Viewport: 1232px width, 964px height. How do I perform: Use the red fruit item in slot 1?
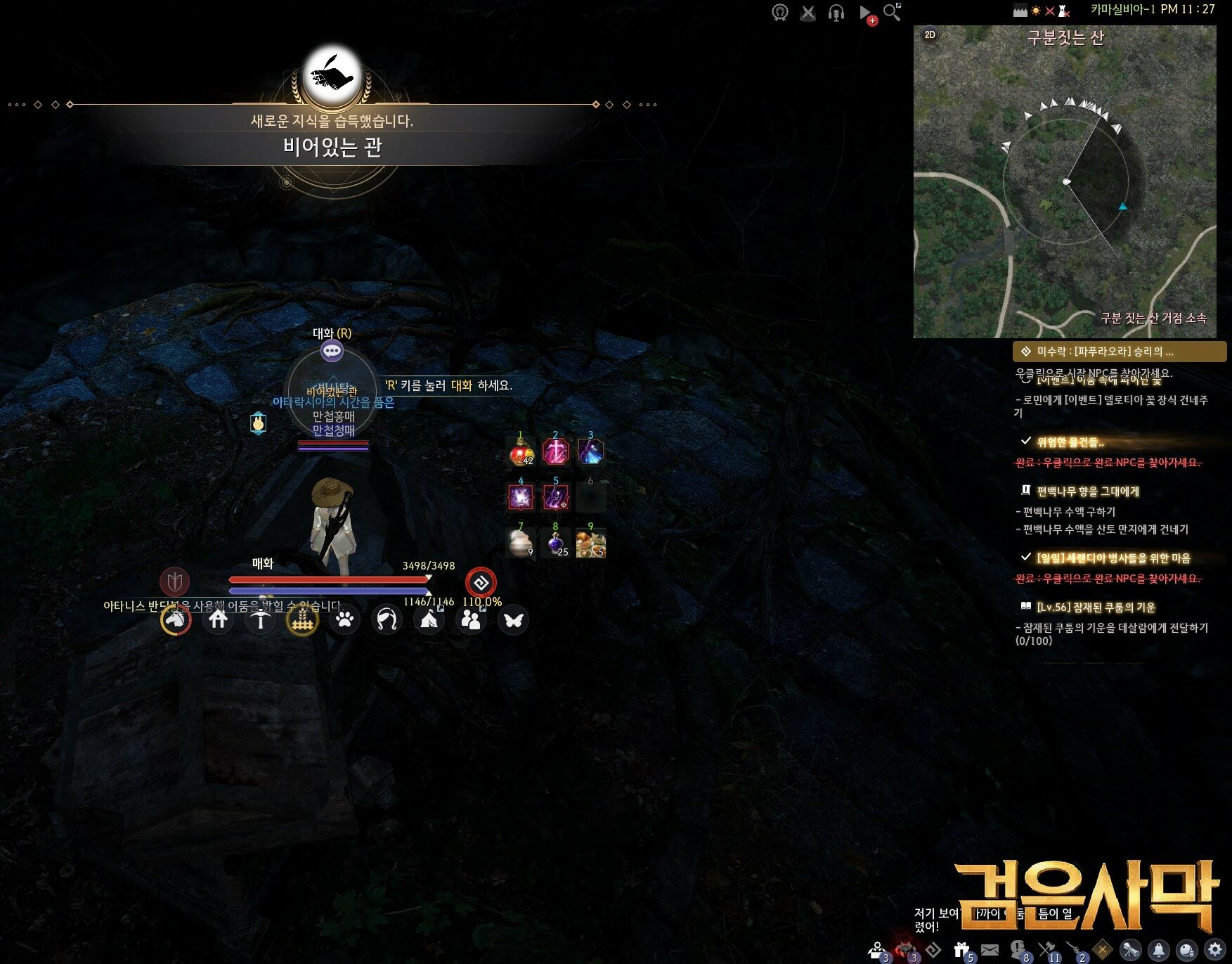tap(520, 451)
